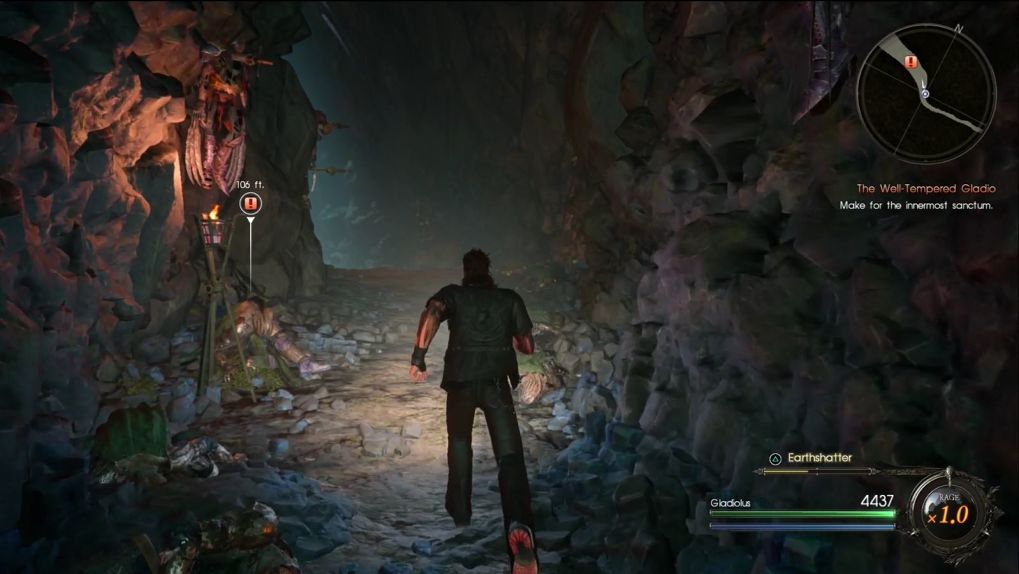Select the Rage multiplier gauge
1019x574 pixels.
coord(946,514)
